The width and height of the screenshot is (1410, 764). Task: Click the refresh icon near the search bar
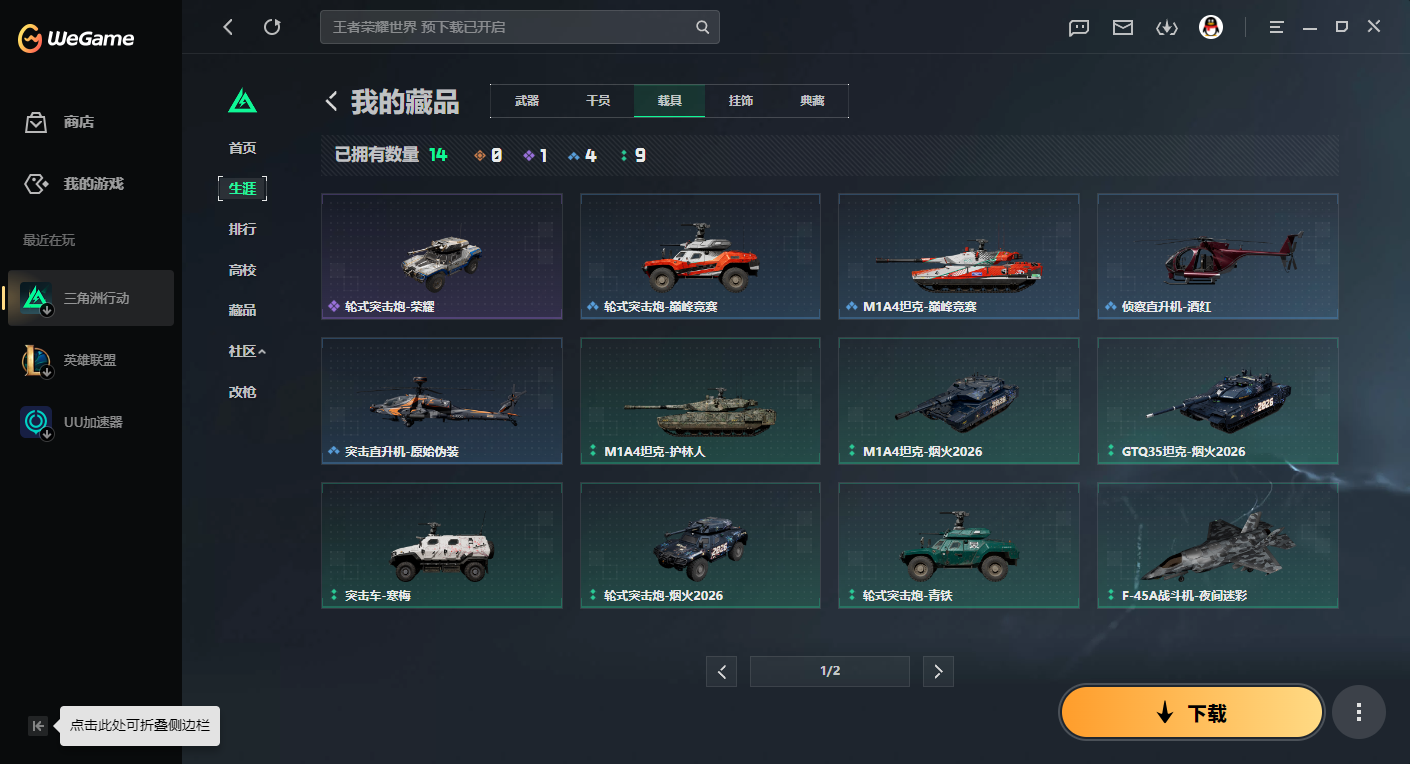tap(272, 27)
